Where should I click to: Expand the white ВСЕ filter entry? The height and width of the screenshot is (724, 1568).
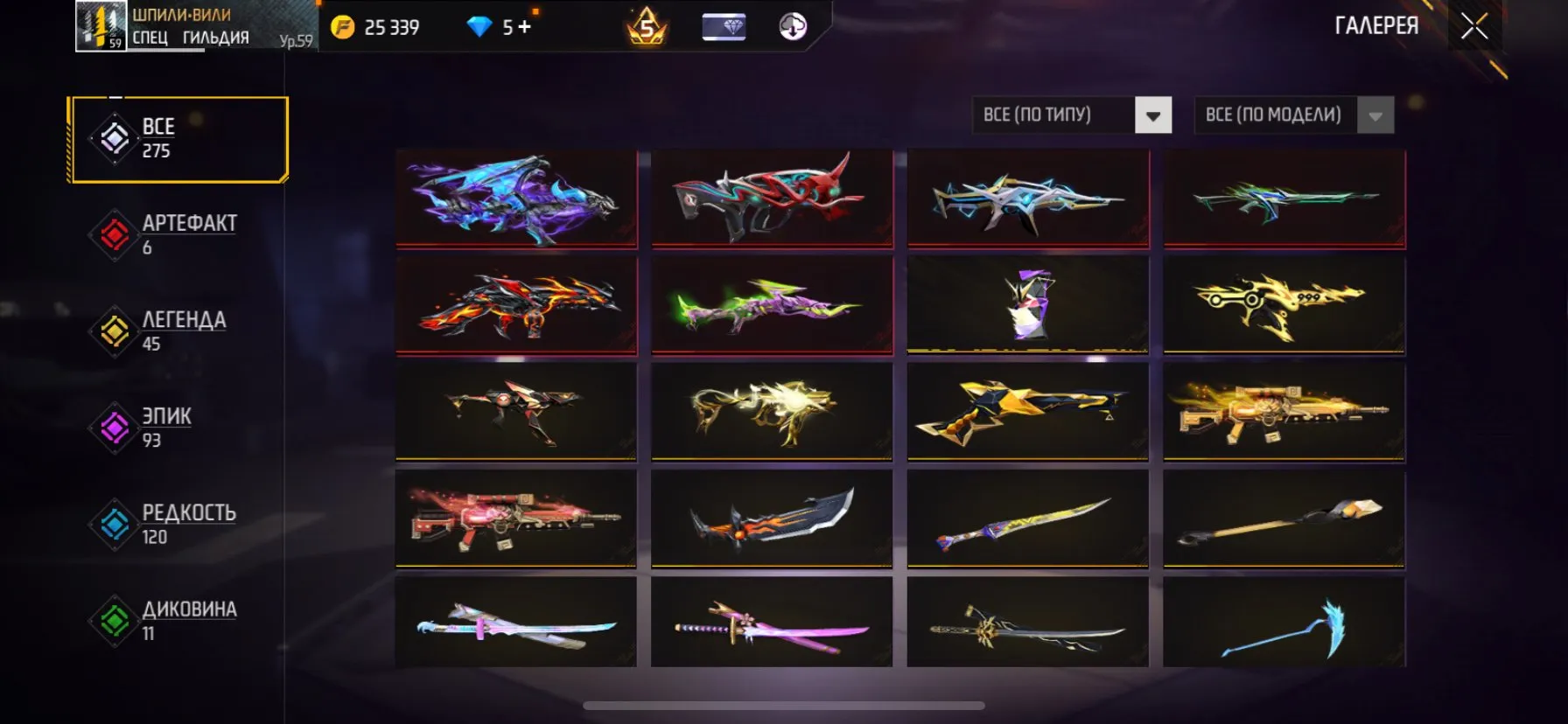[115, 138]
